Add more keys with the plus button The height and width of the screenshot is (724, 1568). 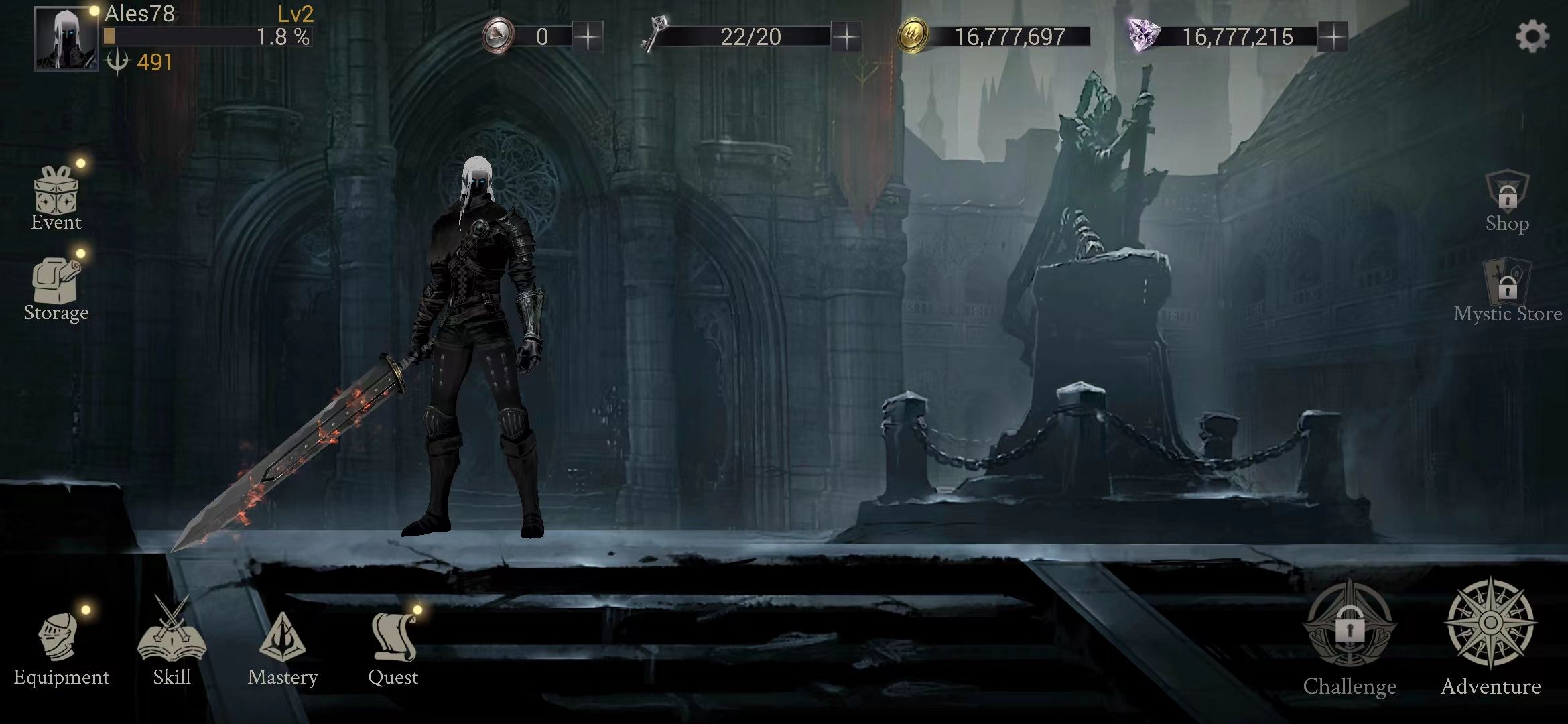click(x=846, y=36)
